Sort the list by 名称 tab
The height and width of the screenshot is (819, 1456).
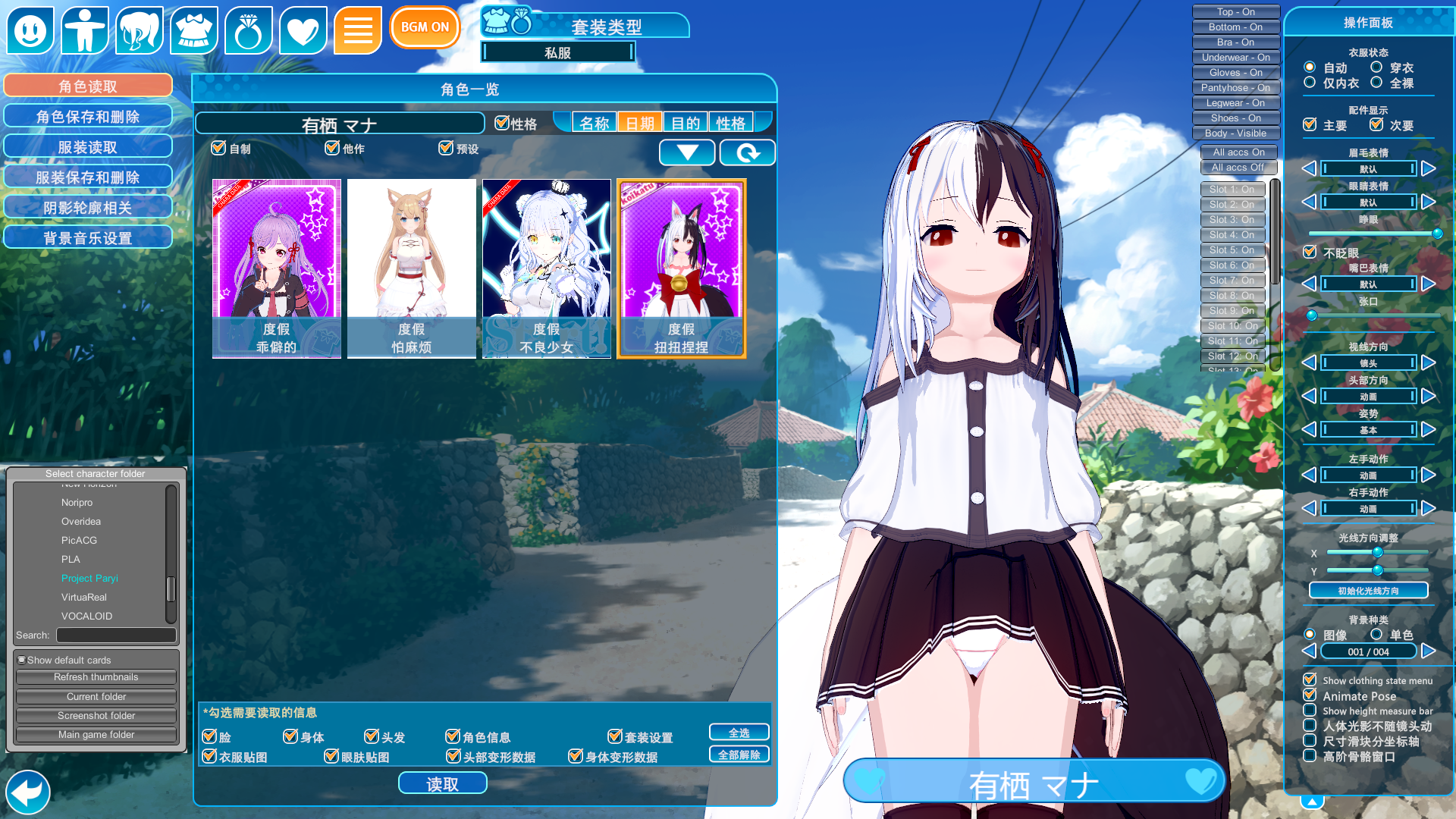coord(594,123)
